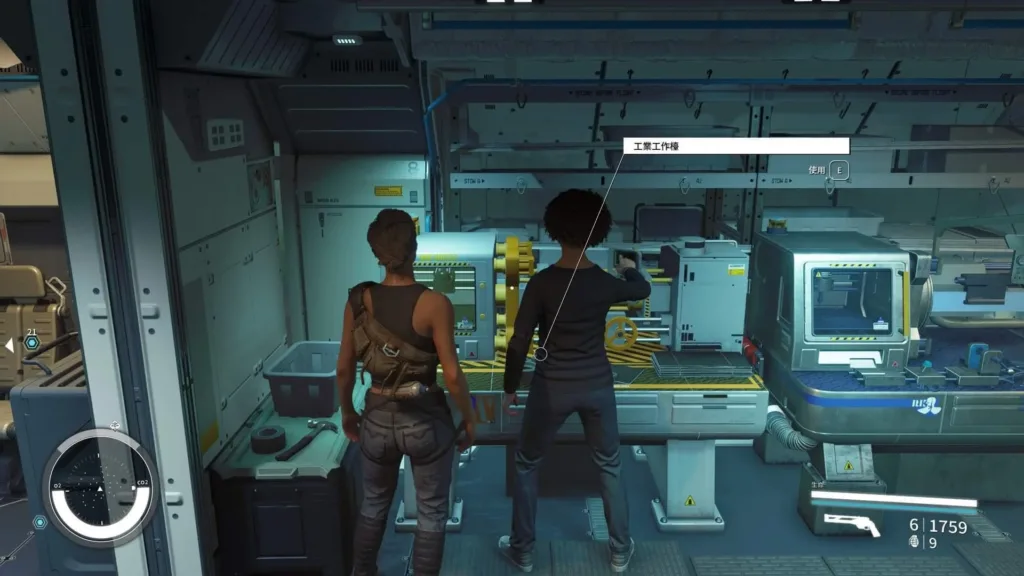Click the circular O2/CO2 scanner compass
This screenshot has width=1024, height=576.
[x=99, y=487]
